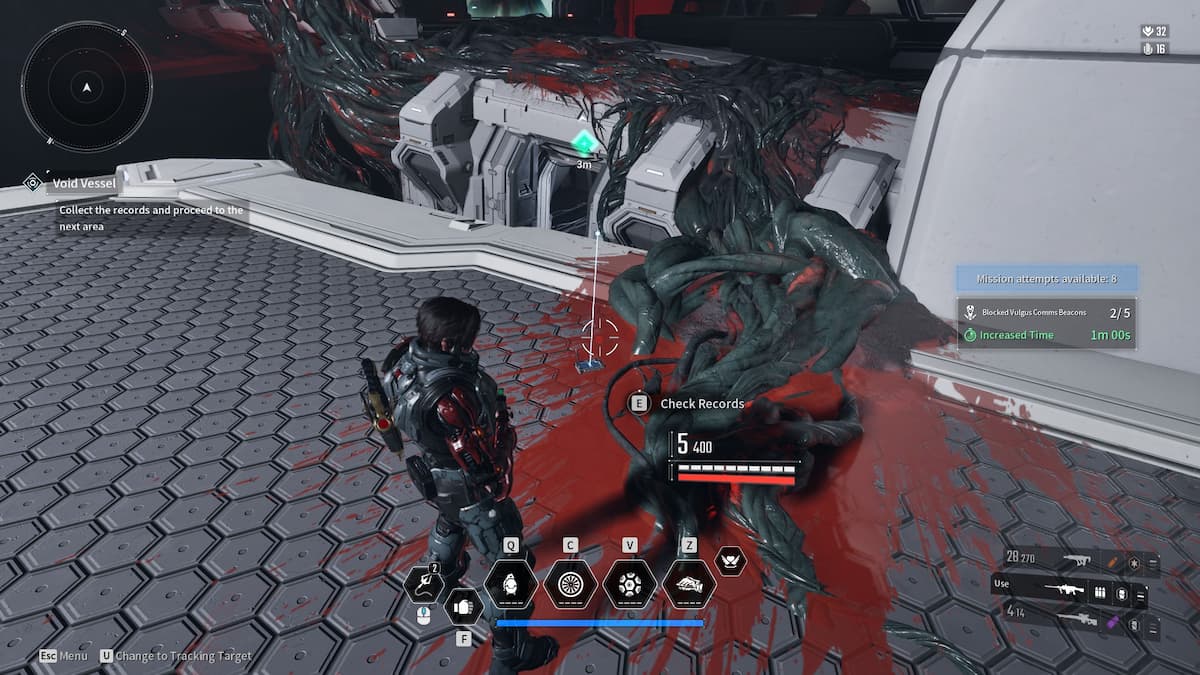Viewport: 1200px width, 675px height.
Task: Activate the grappling hook ability
Action: point(426,584)
